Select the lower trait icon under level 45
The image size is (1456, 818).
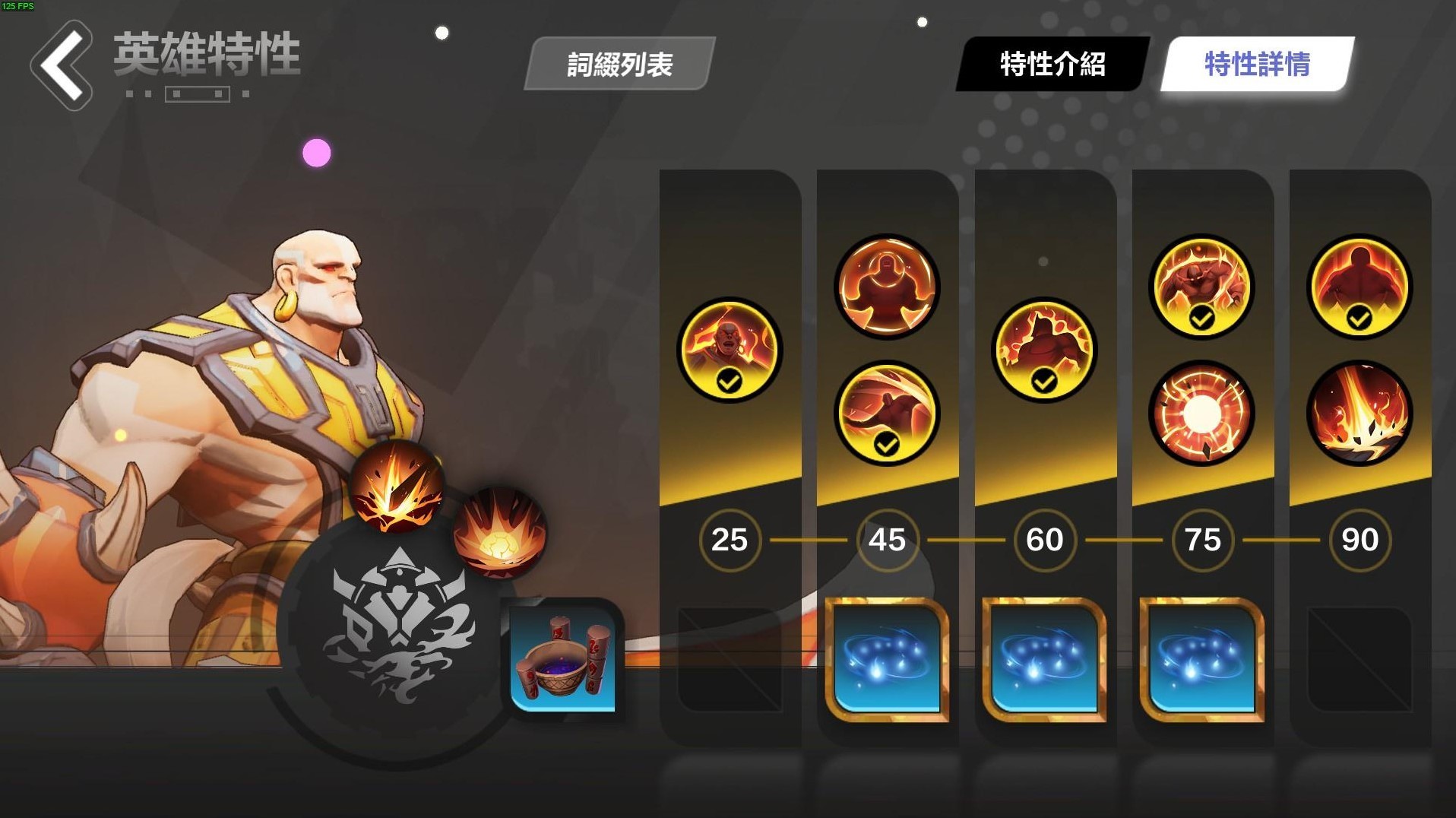[885, 413]
